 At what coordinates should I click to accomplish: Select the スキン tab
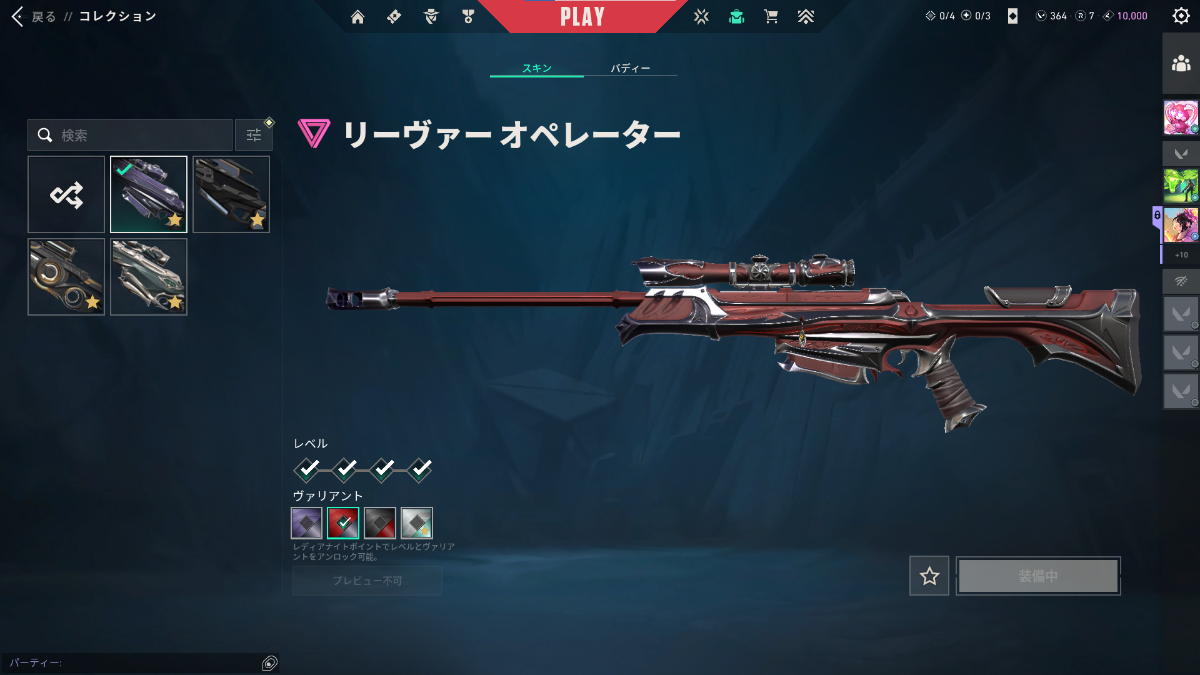[536, 68]
